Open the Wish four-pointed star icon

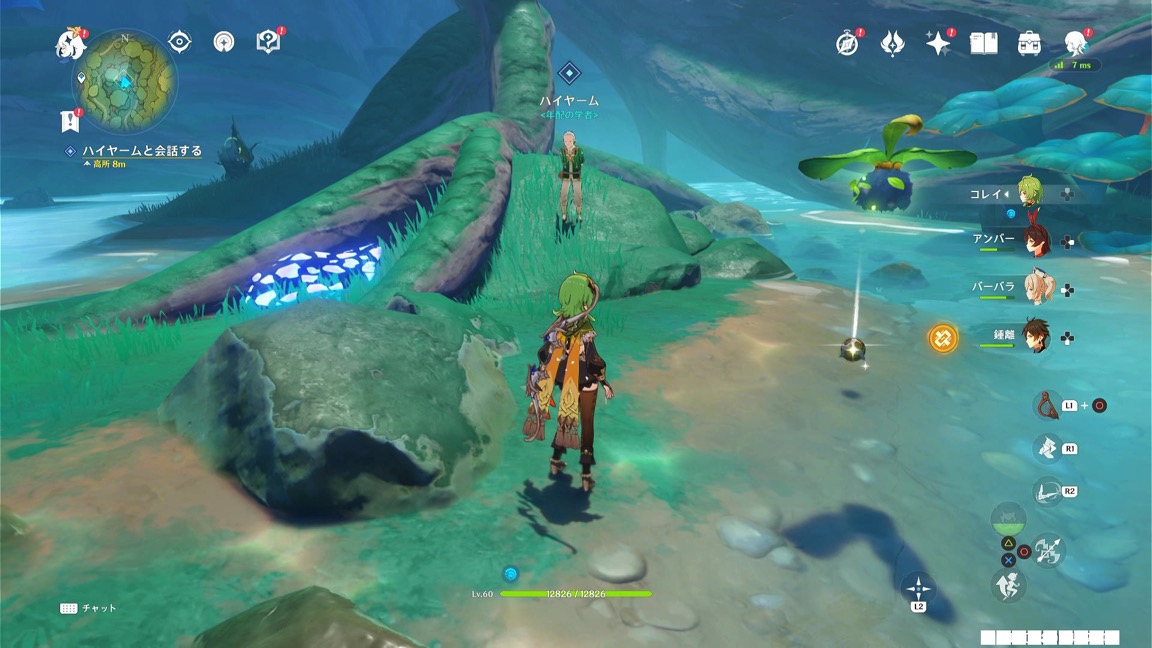pos(937,43)
